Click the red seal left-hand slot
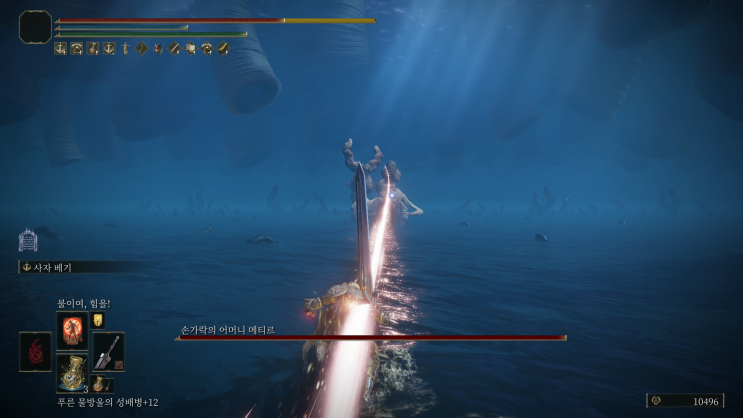 (x=35, y=351)
